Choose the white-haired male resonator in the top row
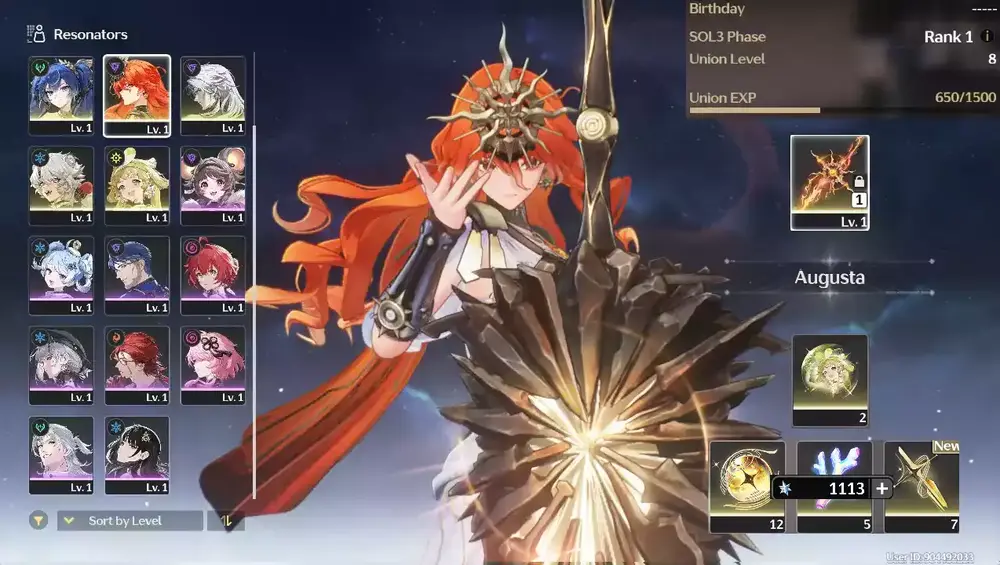This screenshot has width=1000, height=565. pyautogui.click(x=213, y=95)
